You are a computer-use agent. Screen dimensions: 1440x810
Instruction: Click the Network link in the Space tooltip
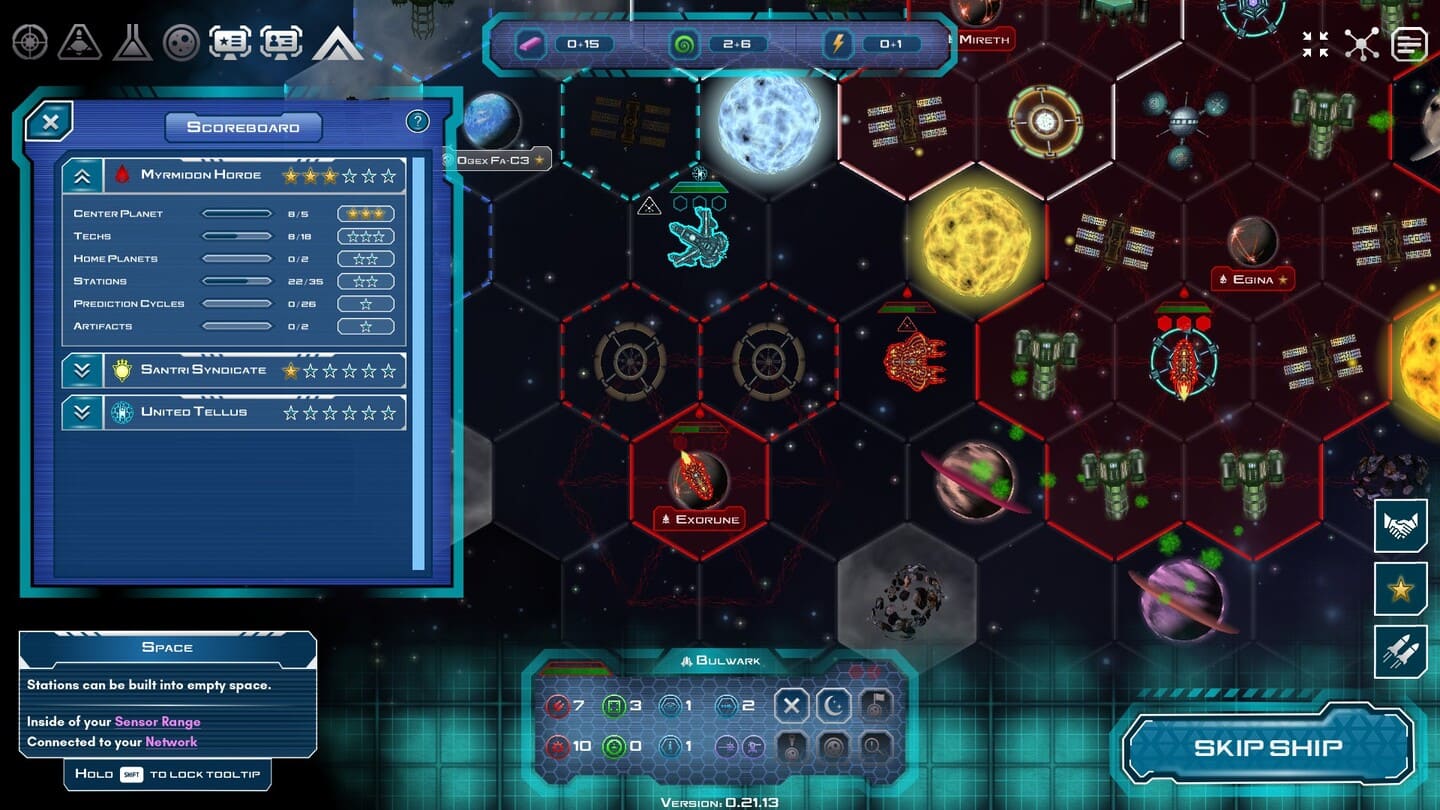[x=171, y=742]
